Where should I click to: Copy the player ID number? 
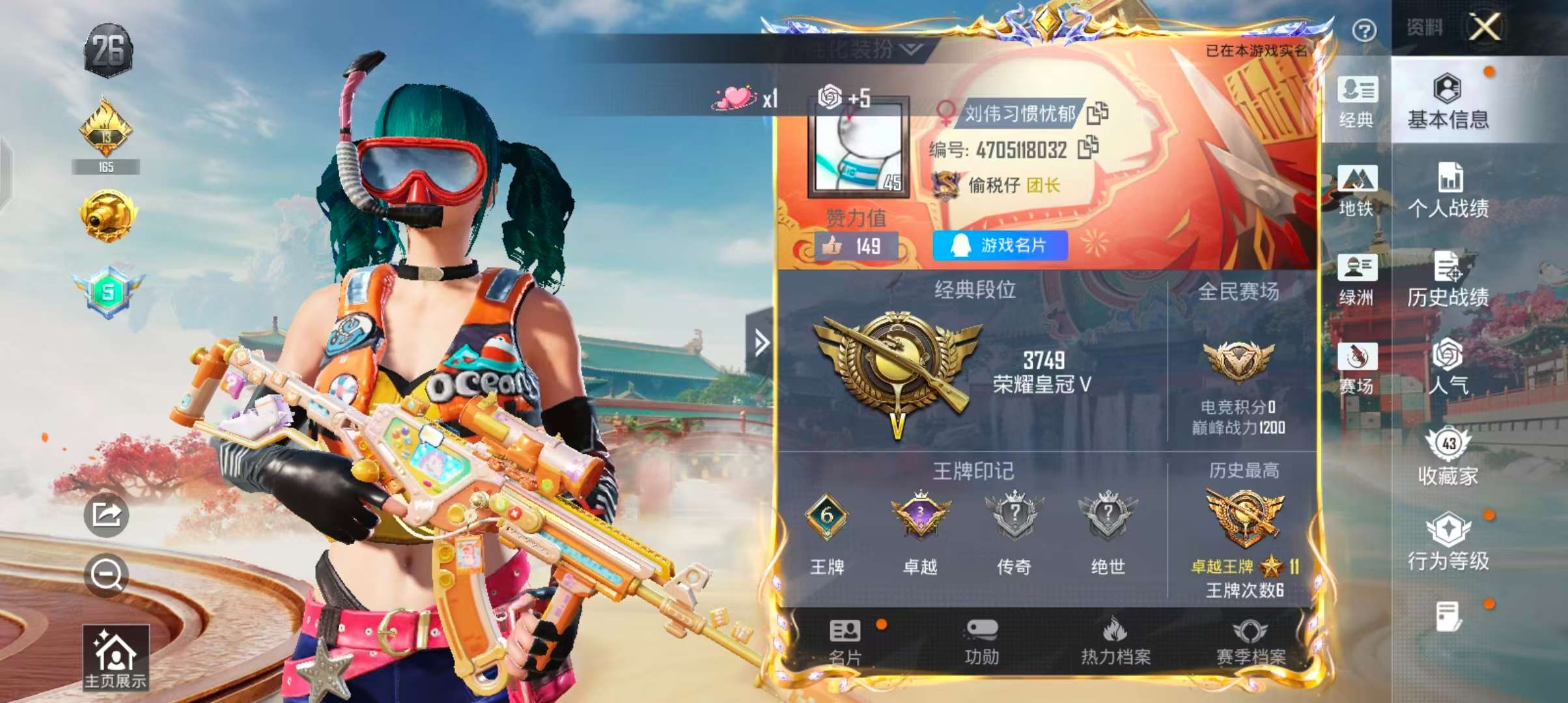pos(1088,148)
